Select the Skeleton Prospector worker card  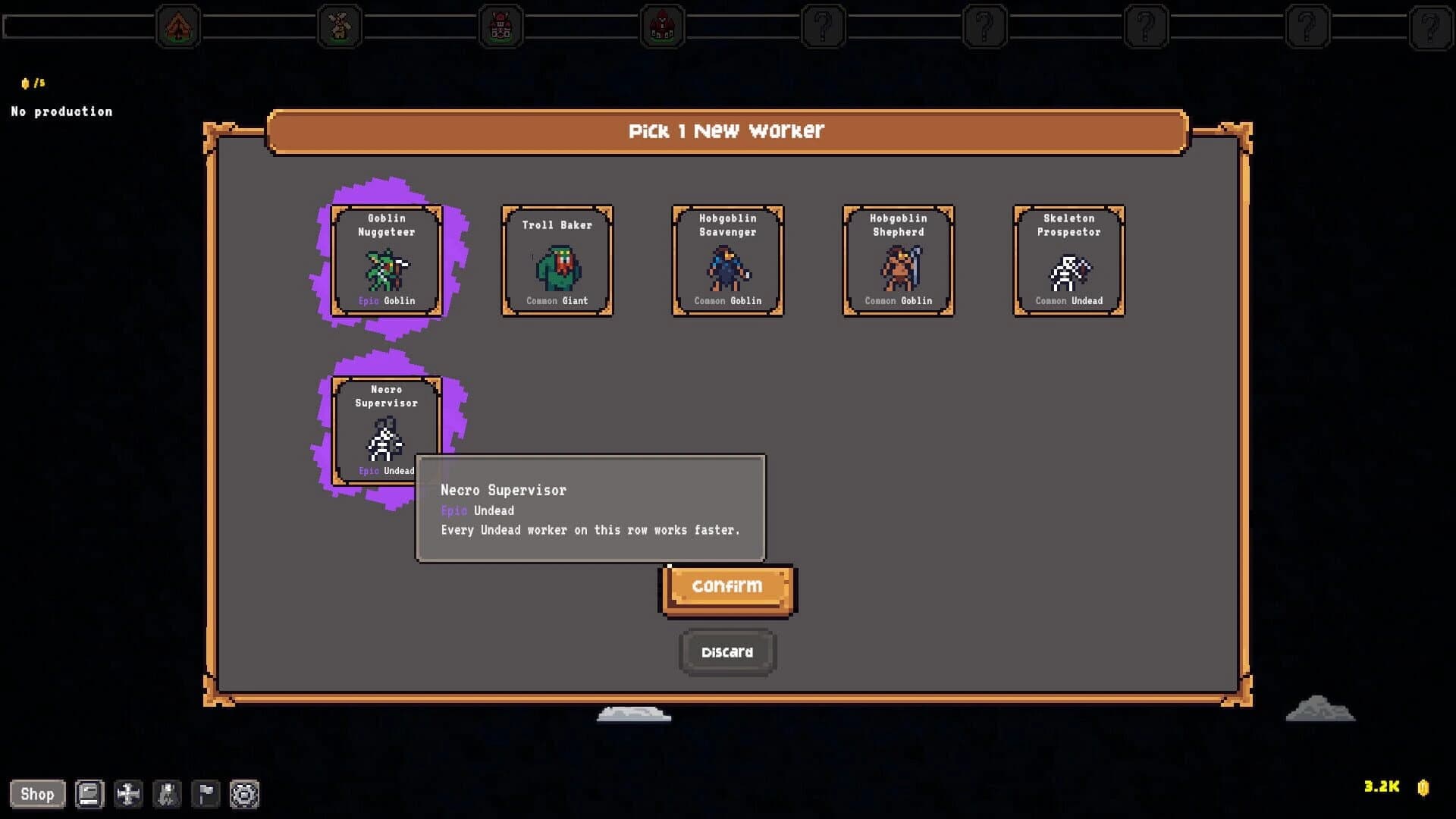(x=1068, y=261)
